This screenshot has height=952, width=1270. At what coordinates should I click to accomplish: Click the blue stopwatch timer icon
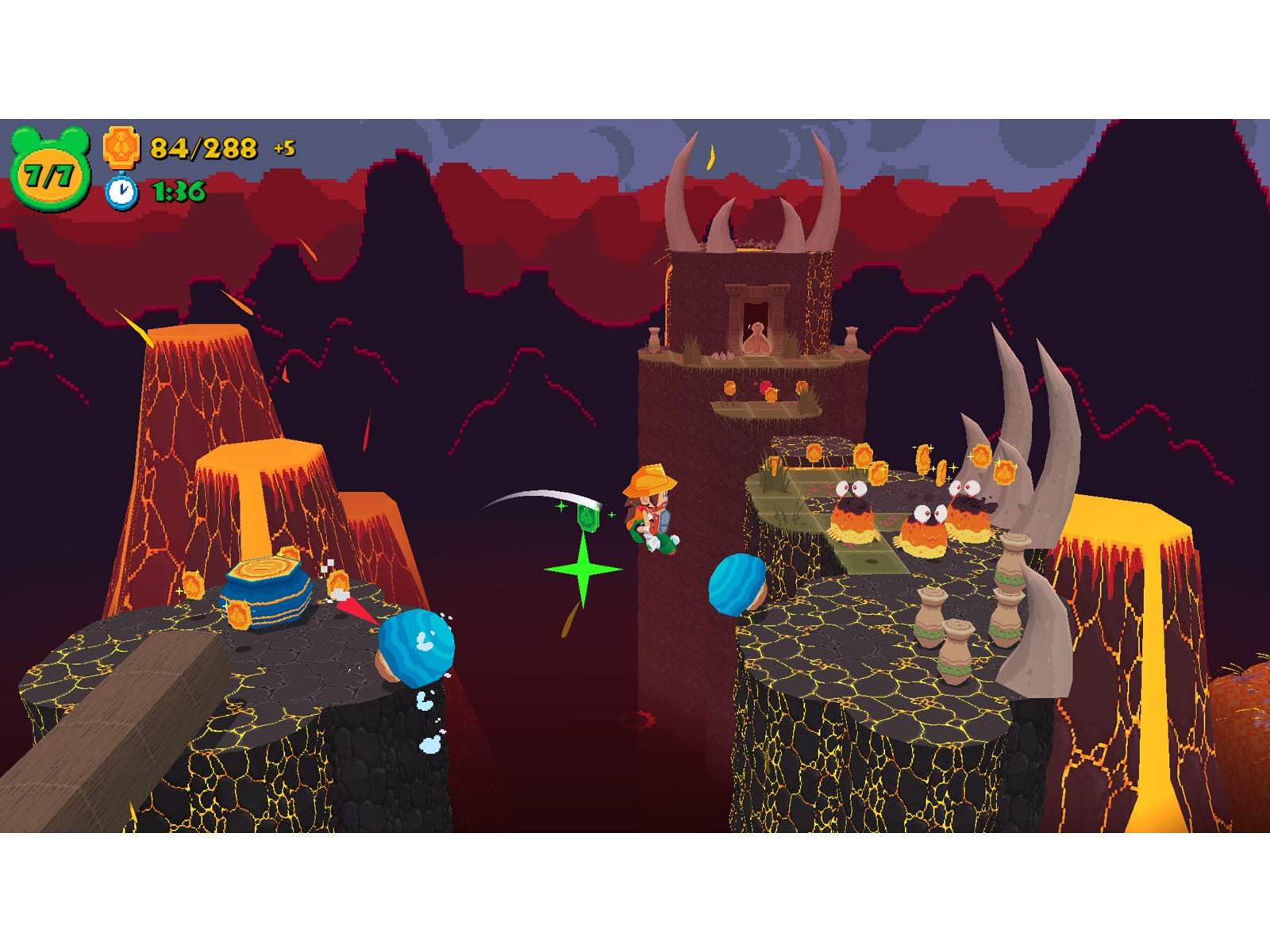121,191
